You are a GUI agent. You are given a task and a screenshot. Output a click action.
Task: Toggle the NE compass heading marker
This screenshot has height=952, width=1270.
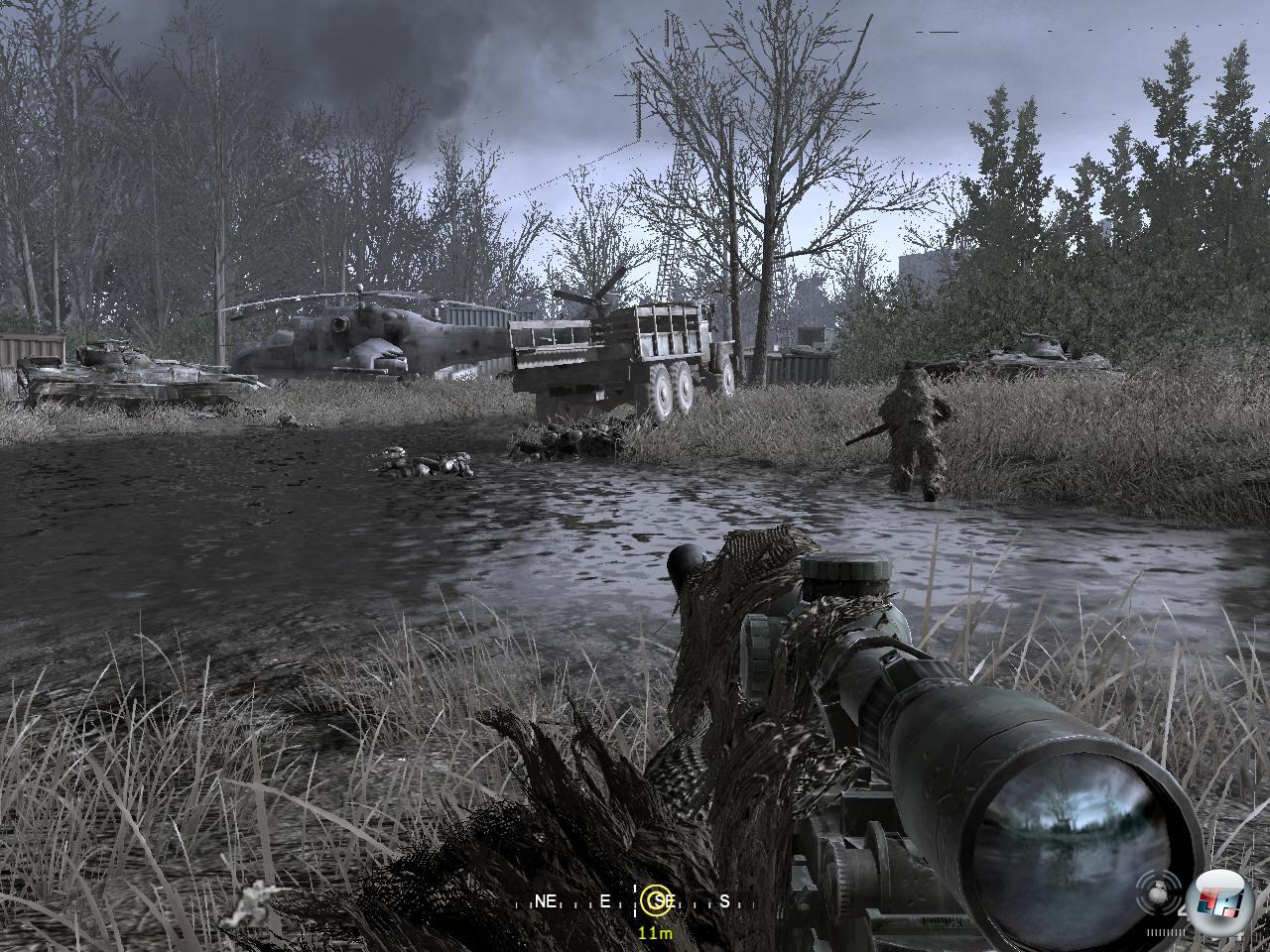(x=546, y=902)
